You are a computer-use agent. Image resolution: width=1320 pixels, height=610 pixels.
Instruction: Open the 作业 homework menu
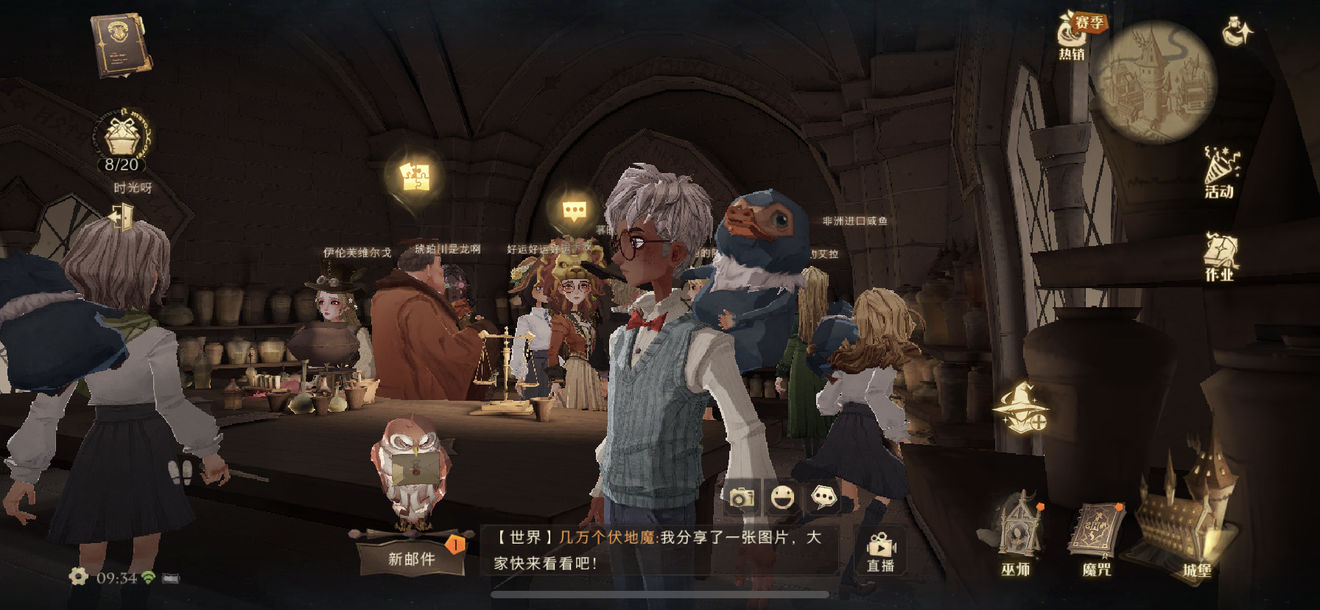(x=1219, y=257)
